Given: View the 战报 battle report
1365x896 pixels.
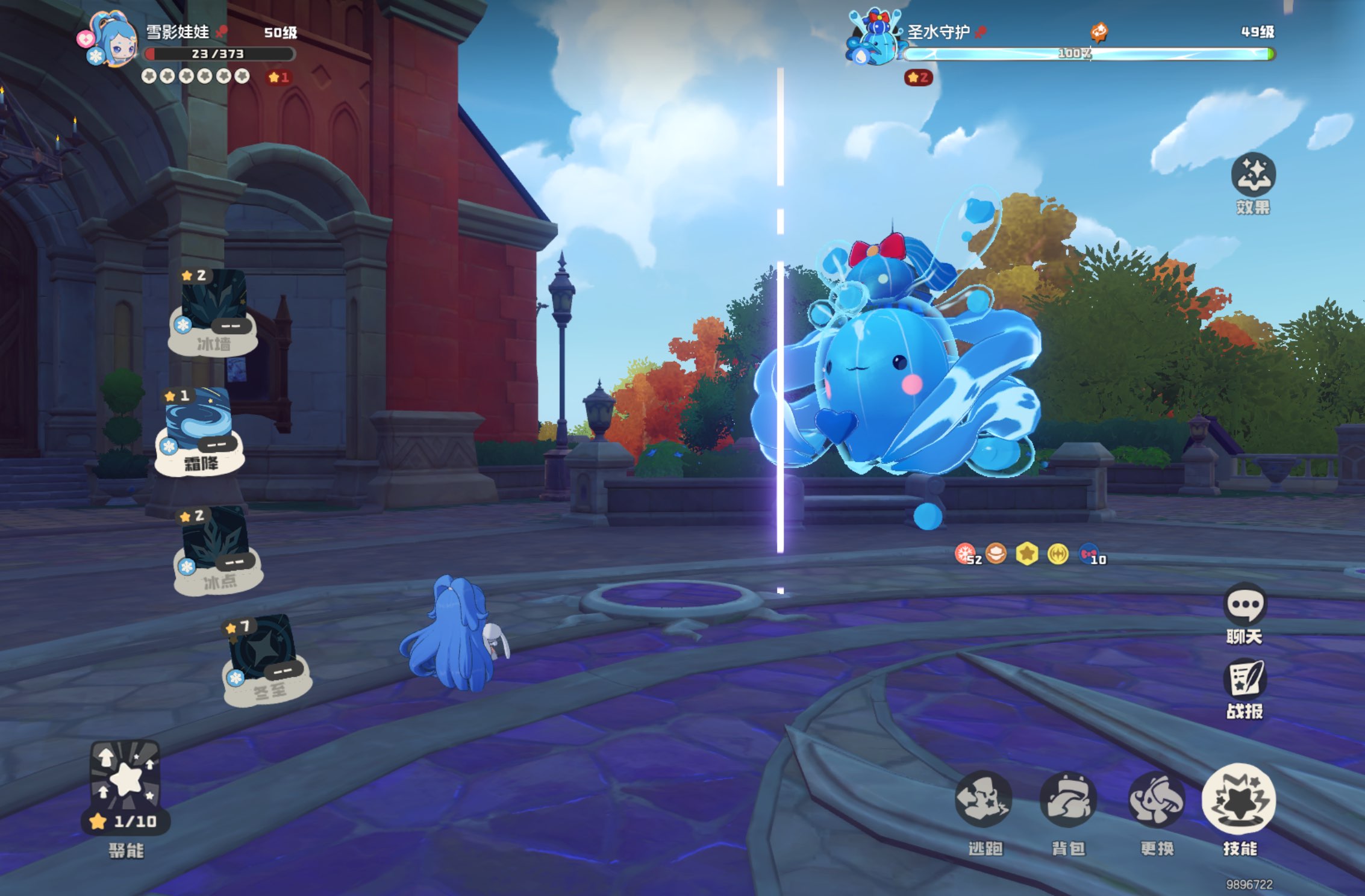Looking at the screenshot, I should (1245, 679).
